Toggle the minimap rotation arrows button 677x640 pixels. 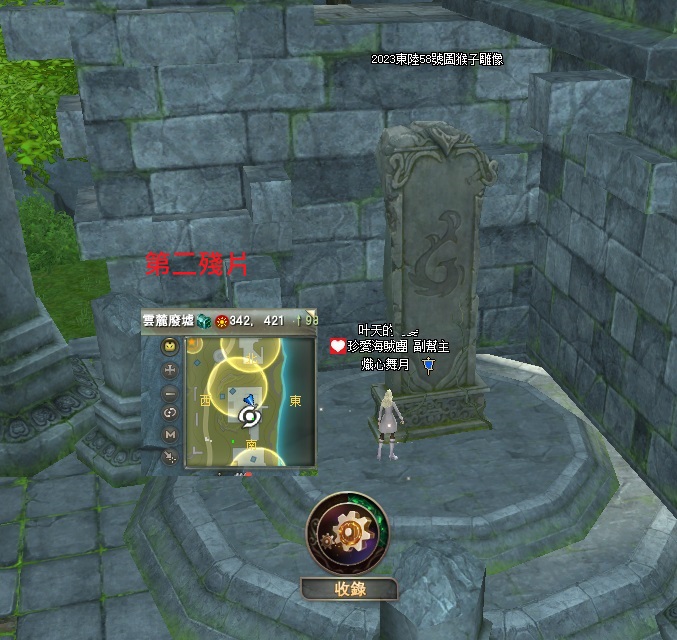coord(170,412)
